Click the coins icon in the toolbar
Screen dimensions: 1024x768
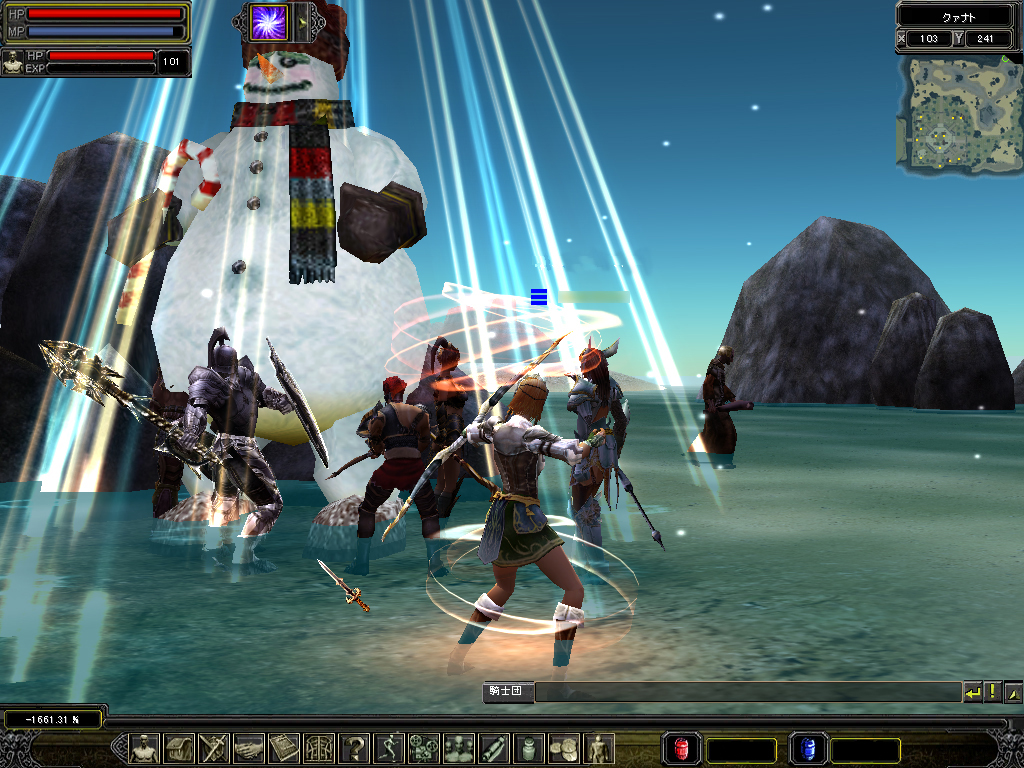coord(564,748)
